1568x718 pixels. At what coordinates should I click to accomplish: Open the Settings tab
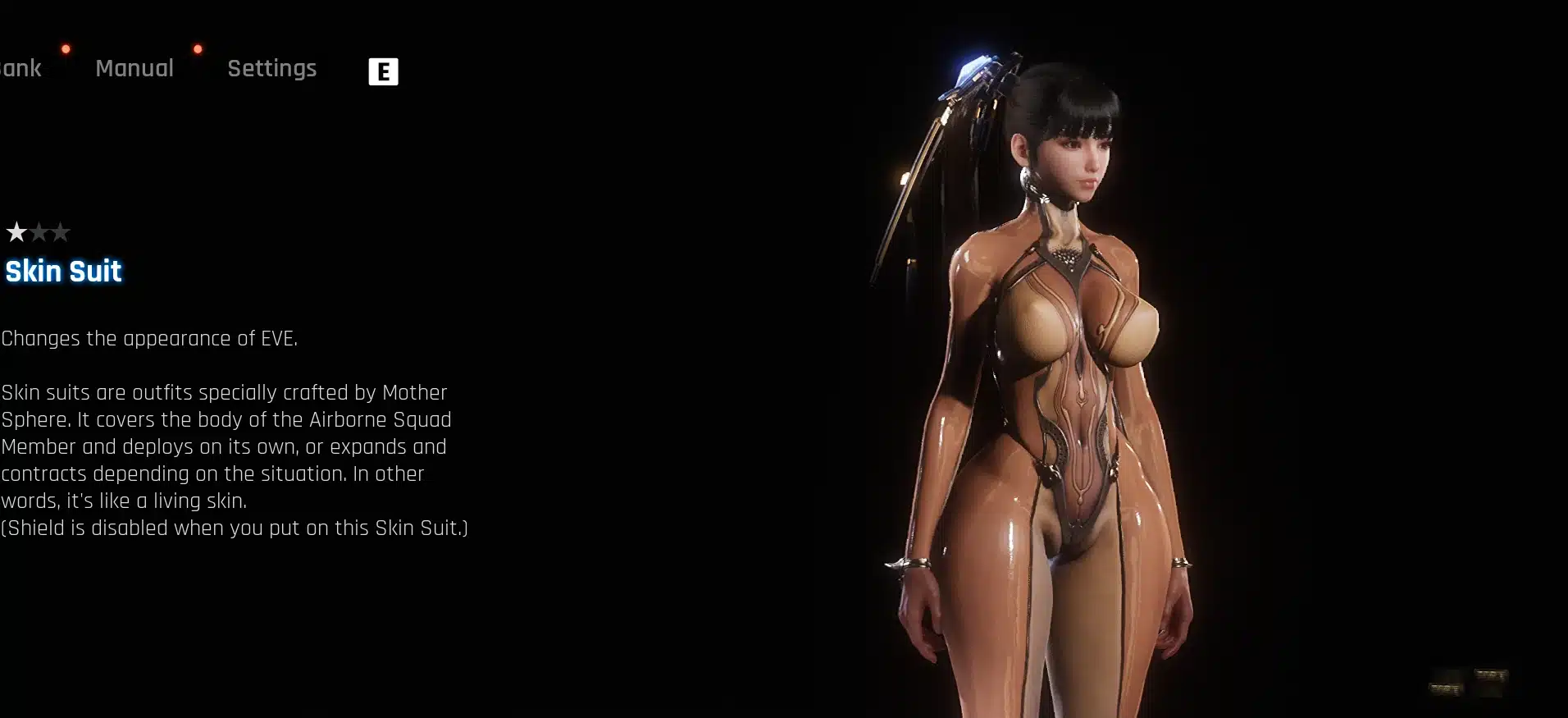pyautogui.click(x=271, y=69)
